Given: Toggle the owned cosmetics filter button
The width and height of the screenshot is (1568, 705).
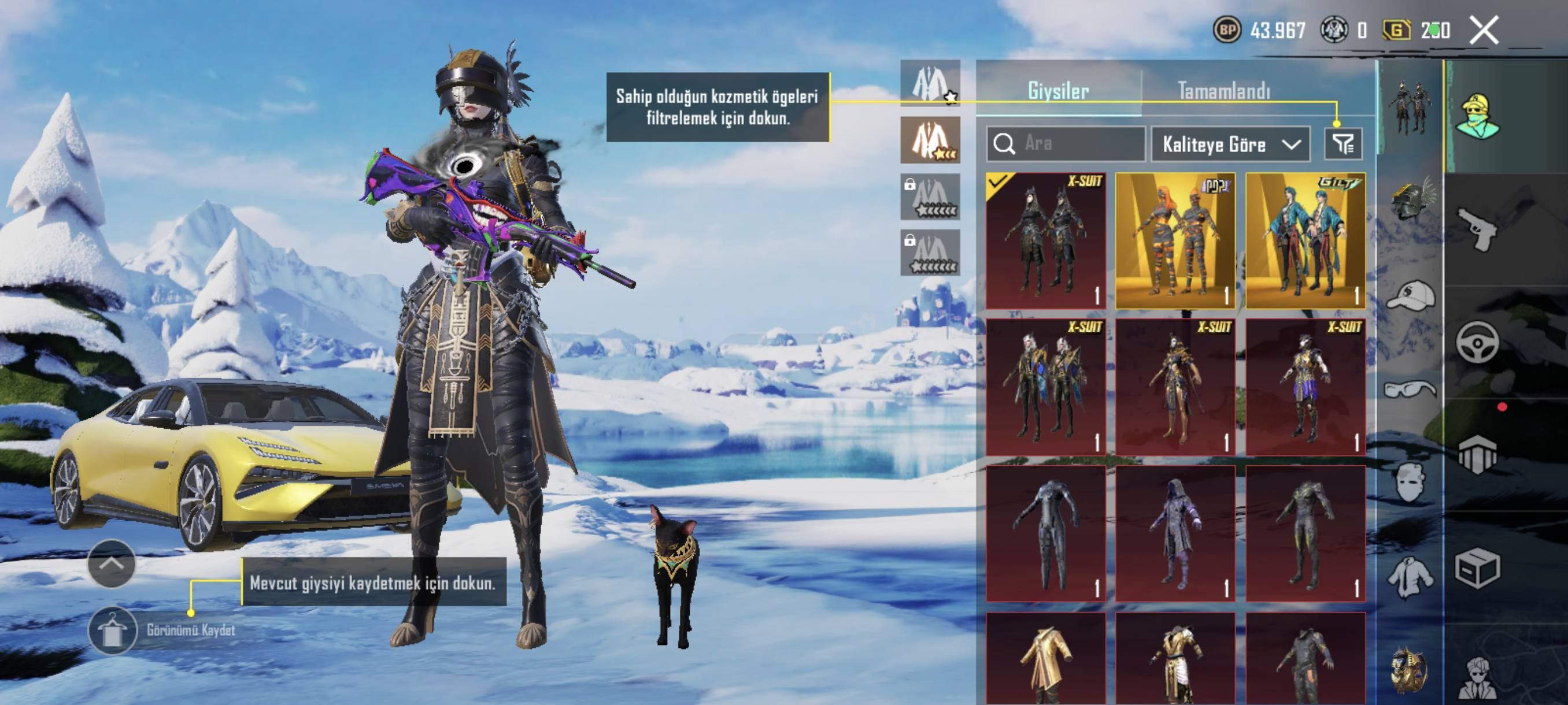Looking at the screenshot, I should 1343,144.
